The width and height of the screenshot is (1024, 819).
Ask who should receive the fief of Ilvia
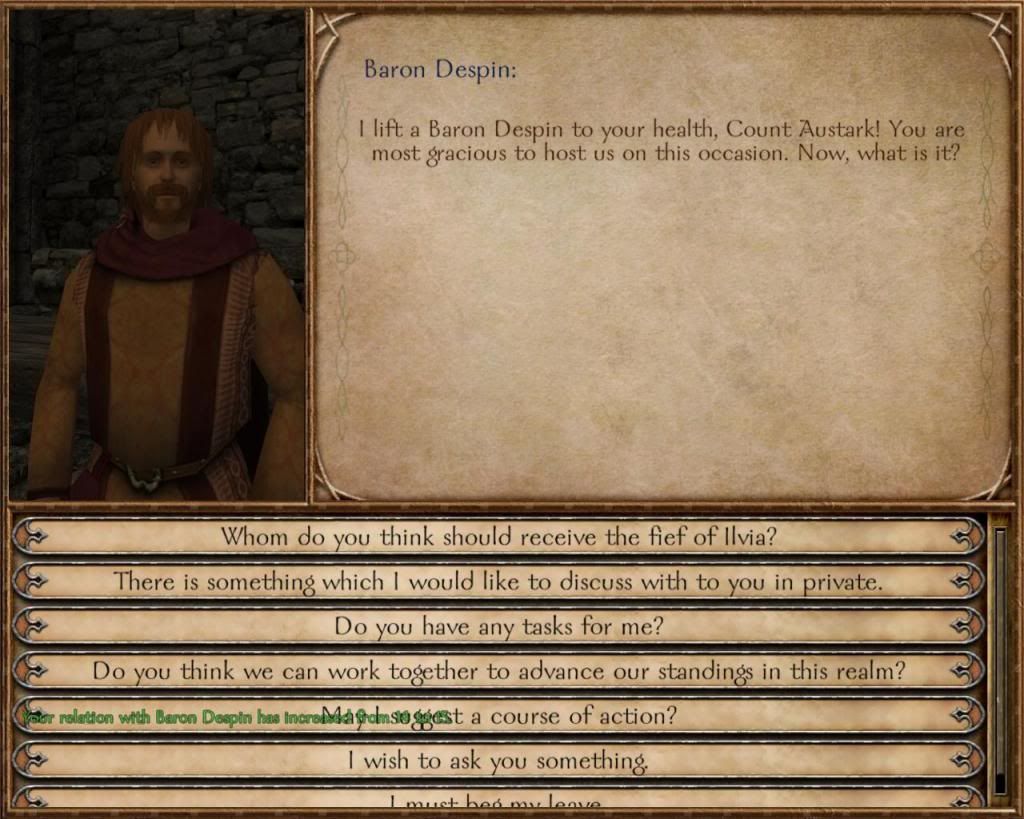498,536
